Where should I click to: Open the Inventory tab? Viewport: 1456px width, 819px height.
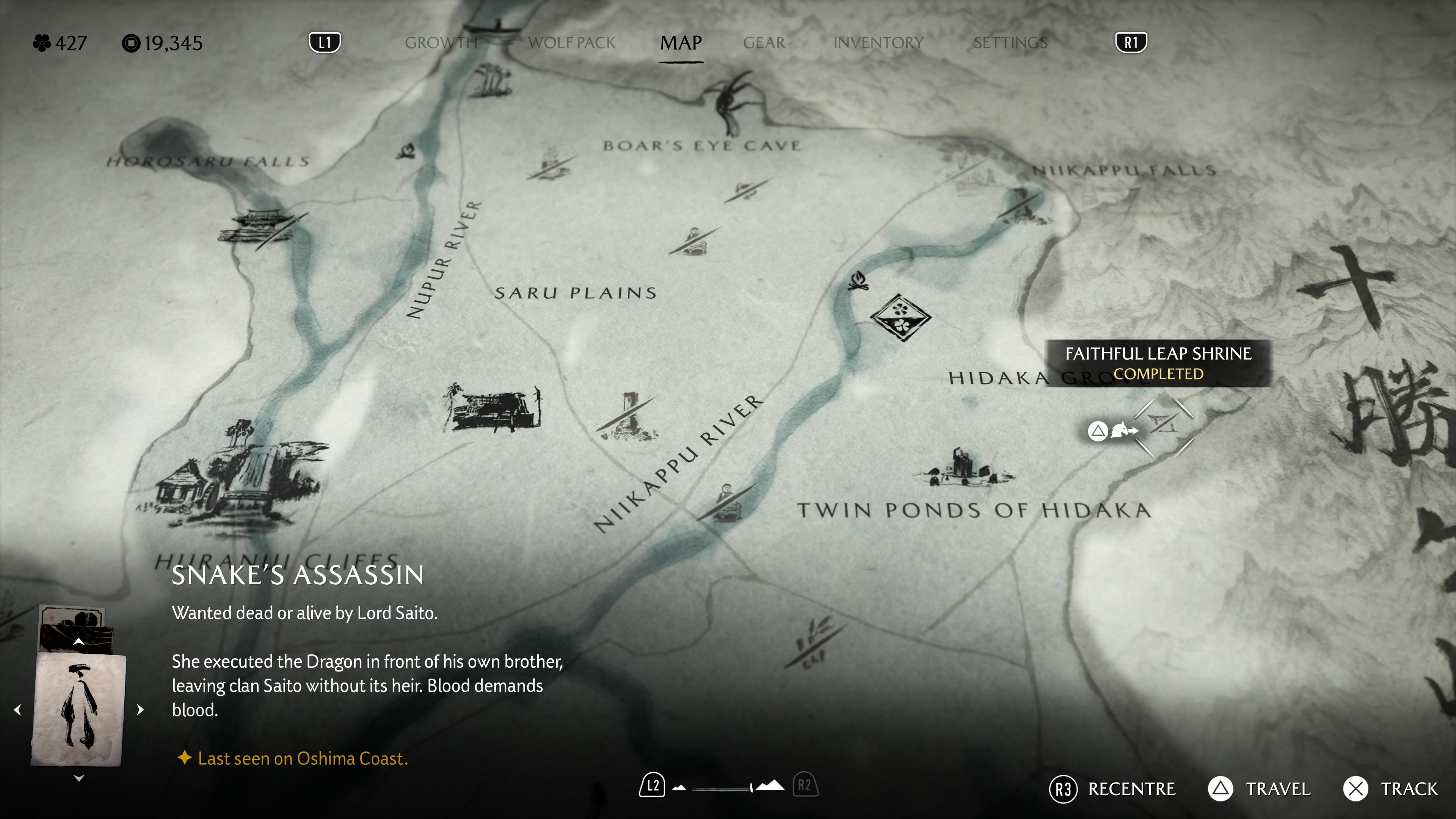878,43
